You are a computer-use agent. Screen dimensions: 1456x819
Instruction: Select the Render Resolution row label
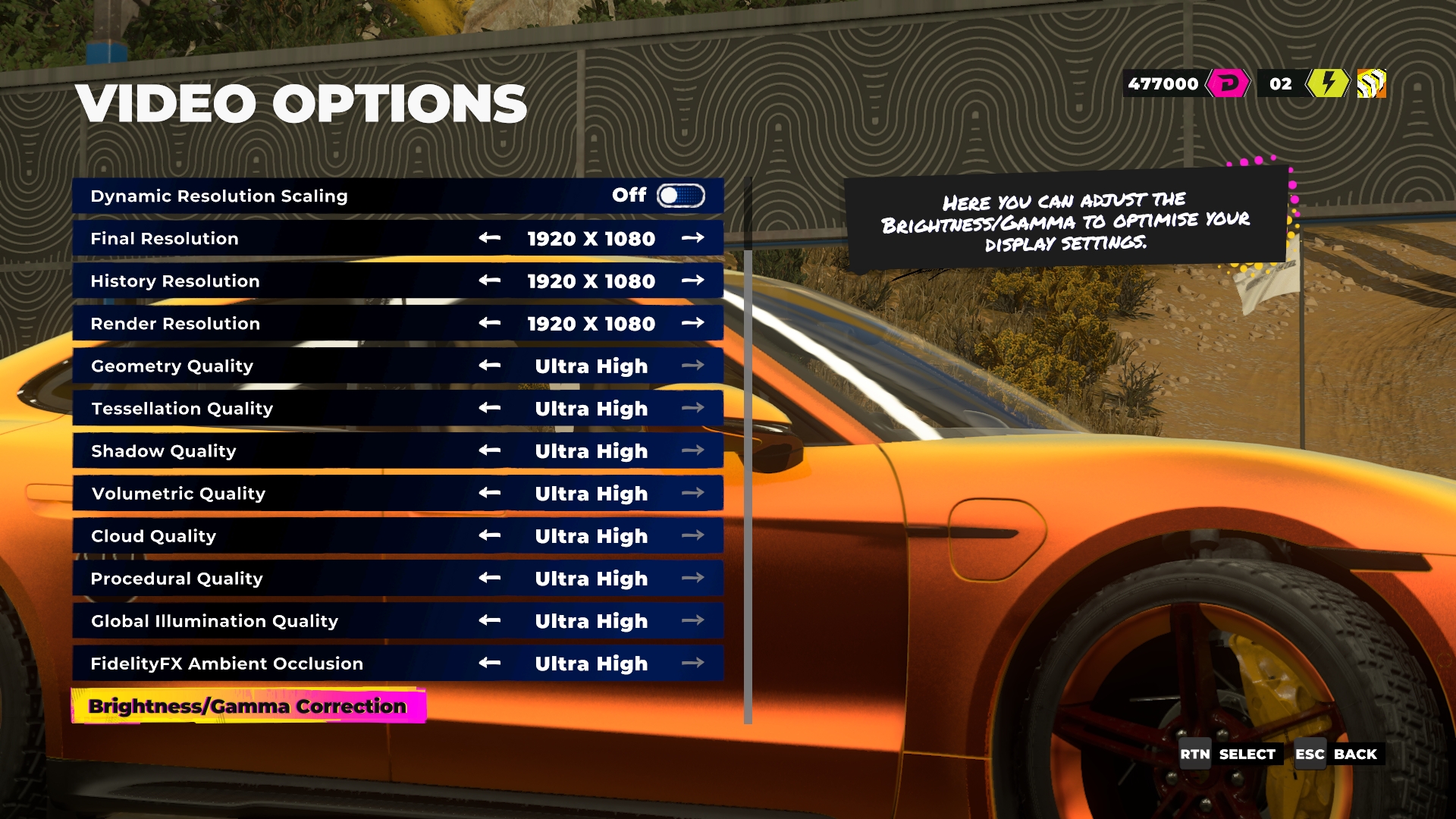[x=175, y=324]
